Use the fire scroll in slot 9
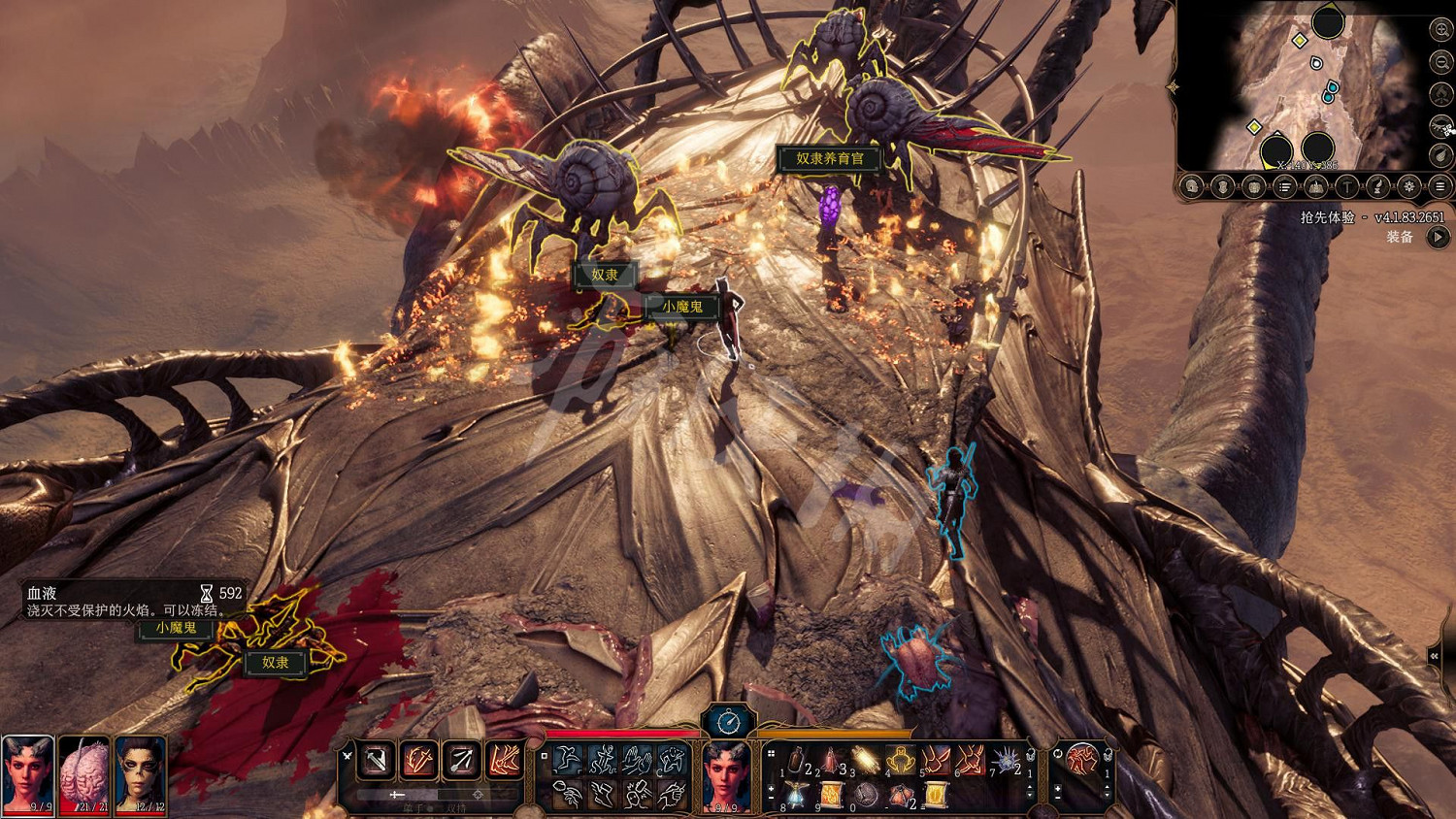This screenshot has width=1456, height=819. pos(831,796)
